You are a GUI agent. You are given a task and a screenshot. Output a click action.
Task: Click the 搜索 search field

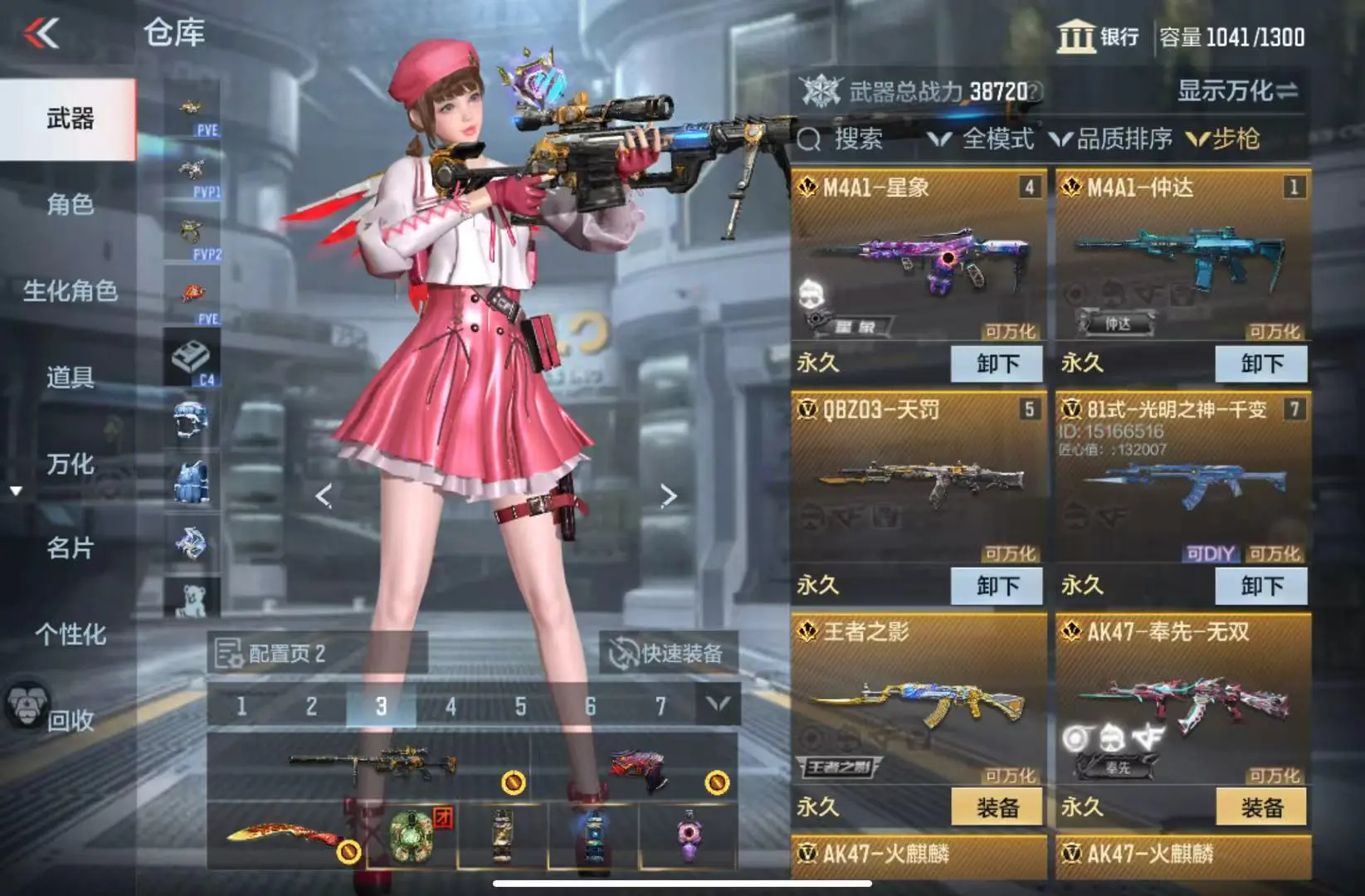tap(856, 139)
